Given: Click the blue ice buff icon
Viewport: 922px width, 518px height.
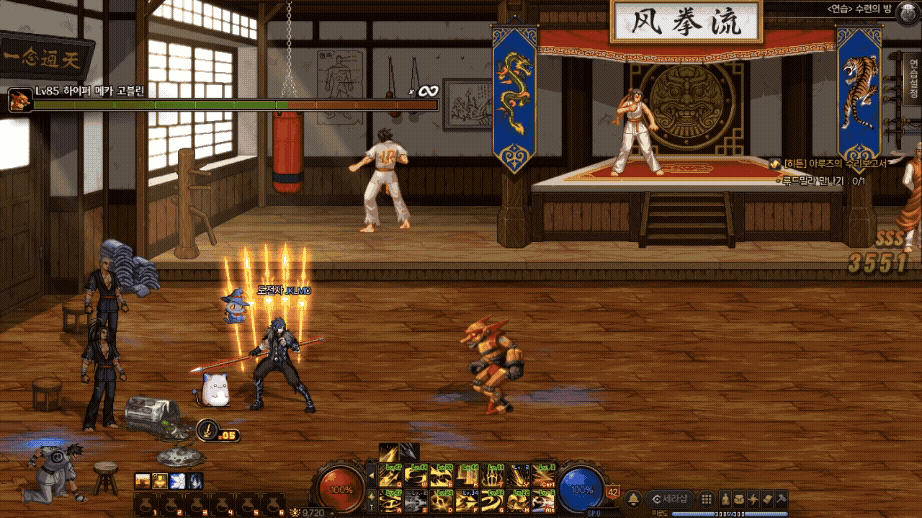Looking at the screenshot, I should [x=178, y=481].
